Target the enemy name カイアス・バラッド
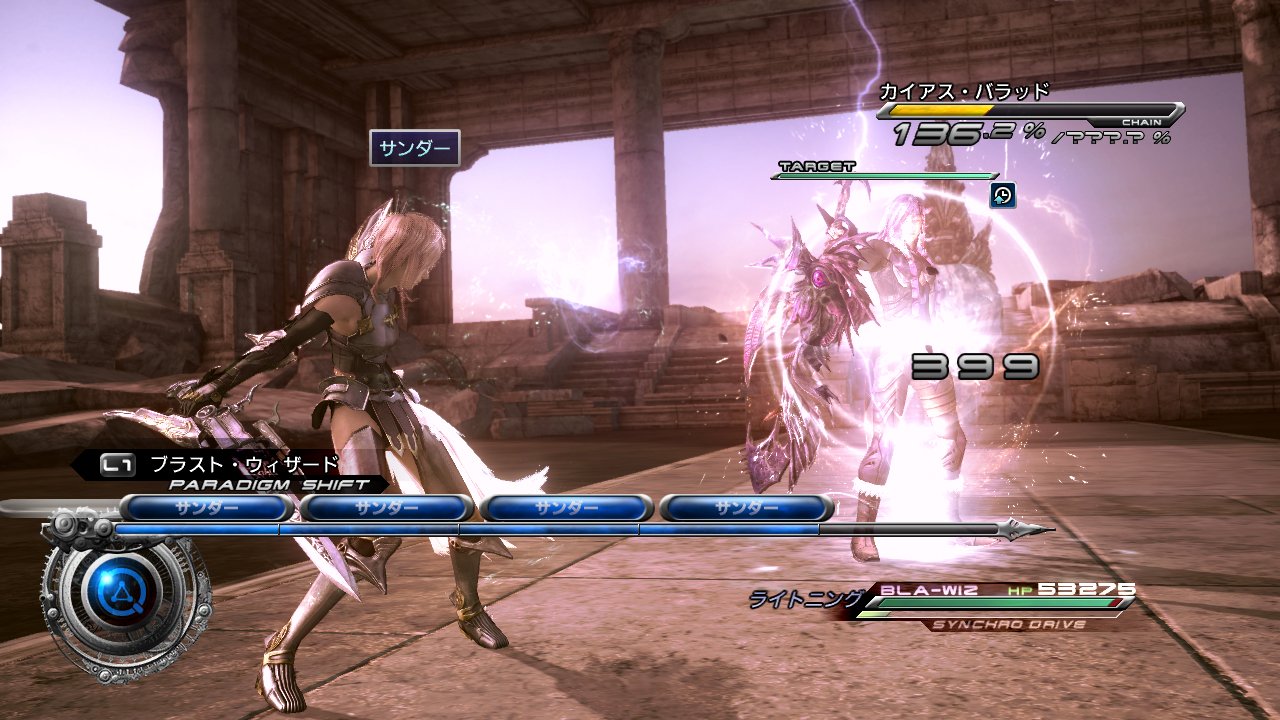The image size is (1280, 720). click(x=964, y=92)
